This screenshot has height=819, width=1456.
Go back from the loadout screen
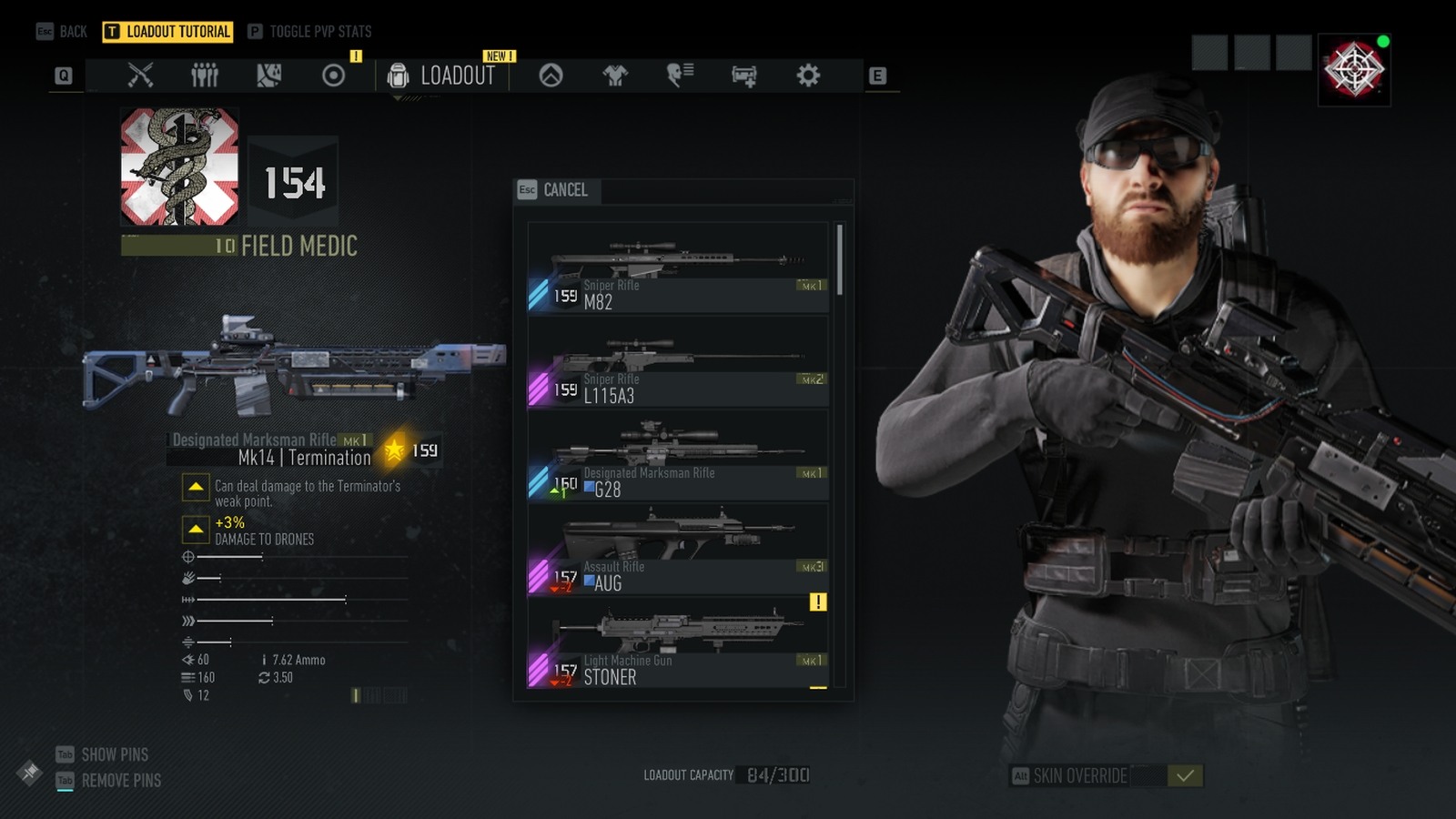(x=62, y=32)
